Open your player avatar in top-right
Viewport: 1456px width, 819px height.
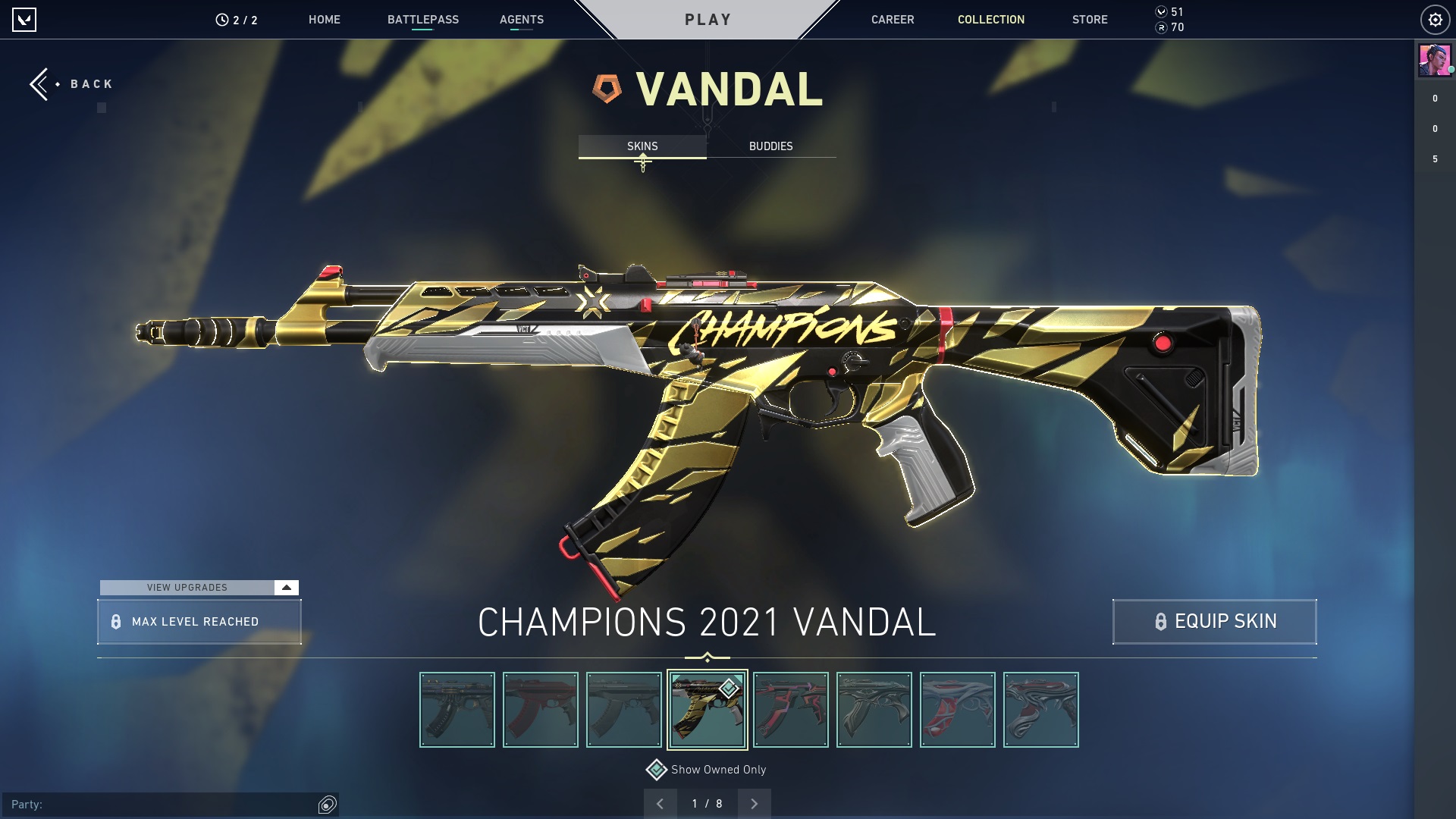[1433, 62]
